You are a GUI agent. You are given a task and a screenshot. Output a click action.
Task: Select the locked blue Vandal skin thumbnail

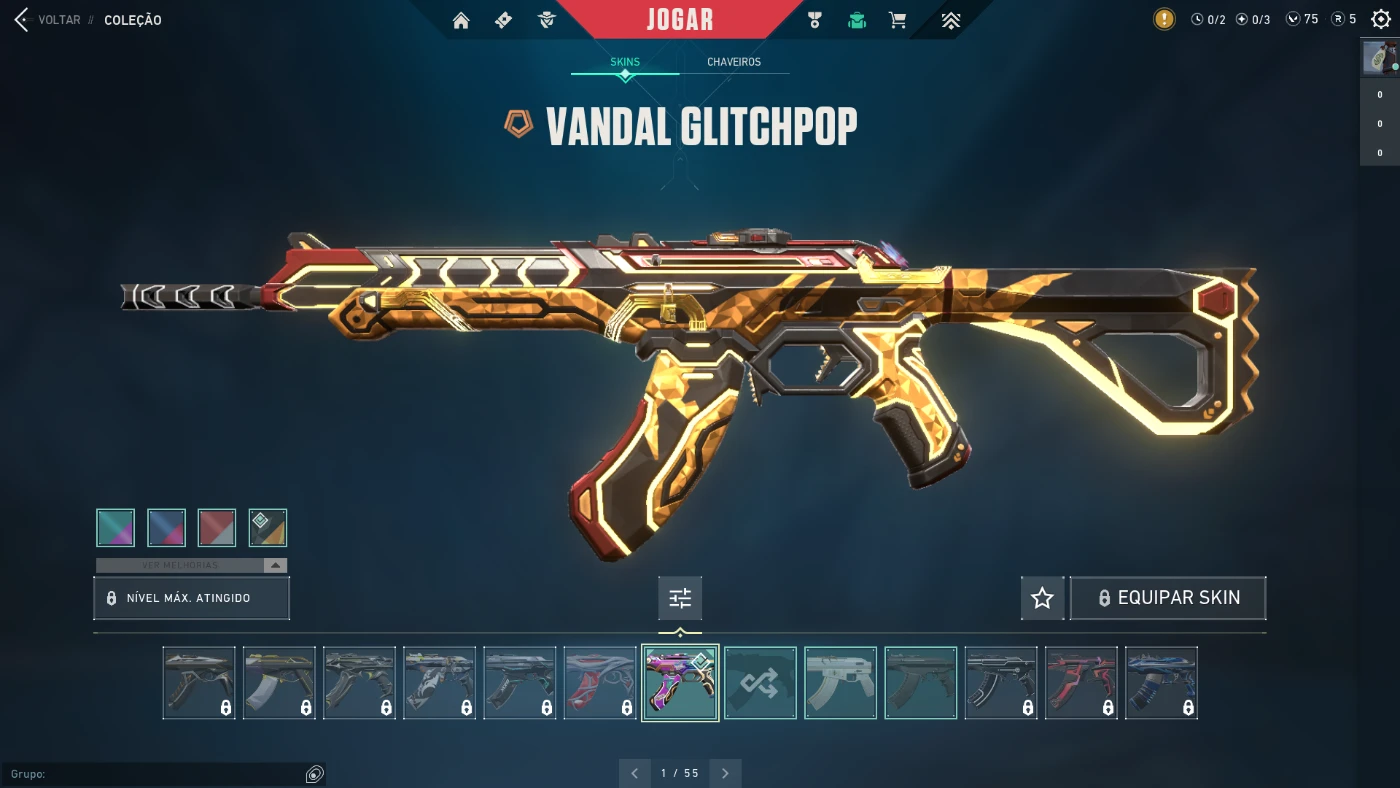(x=1161, y=683)
